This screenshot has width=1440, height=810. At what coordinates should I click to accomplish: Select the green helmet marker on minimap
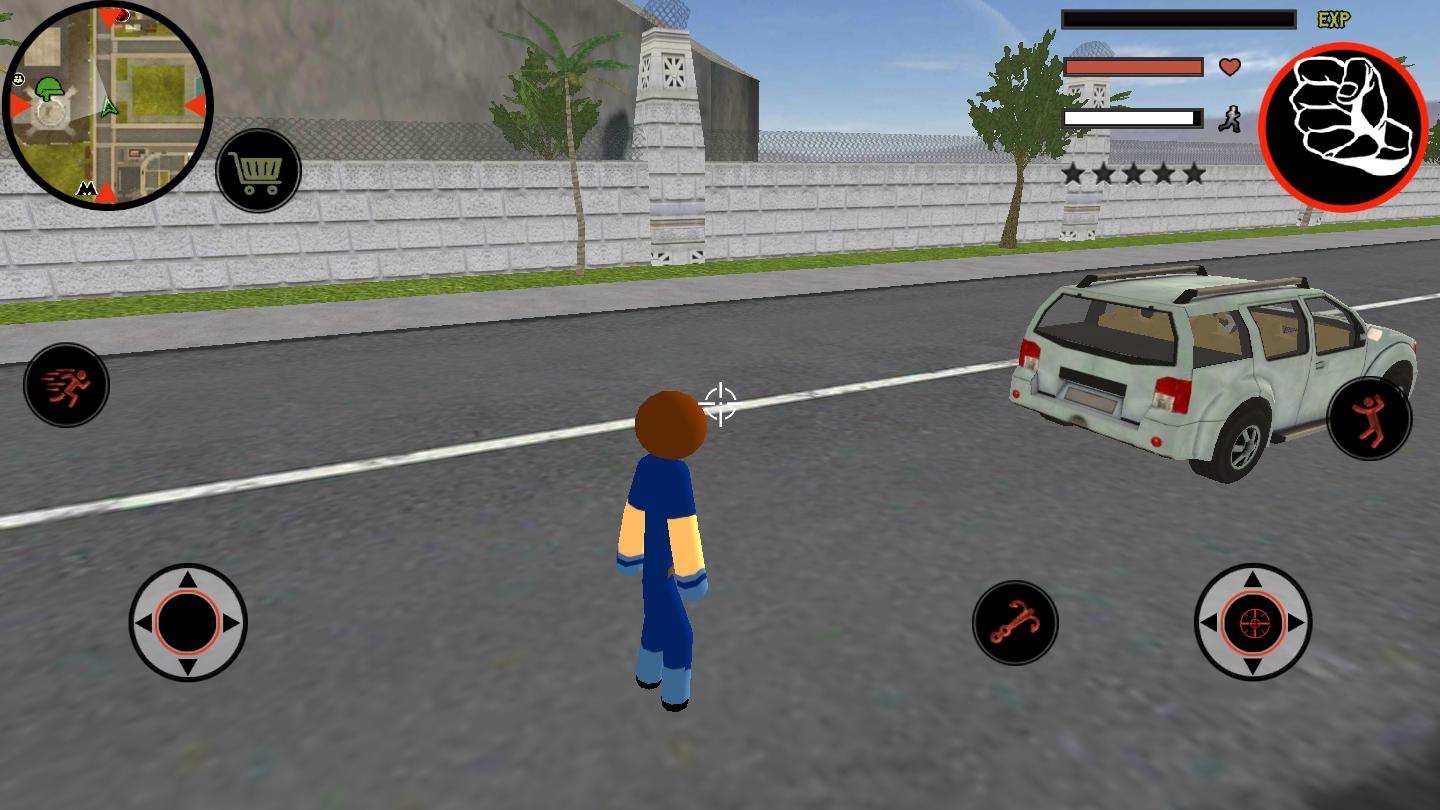[x=48, y=90]
